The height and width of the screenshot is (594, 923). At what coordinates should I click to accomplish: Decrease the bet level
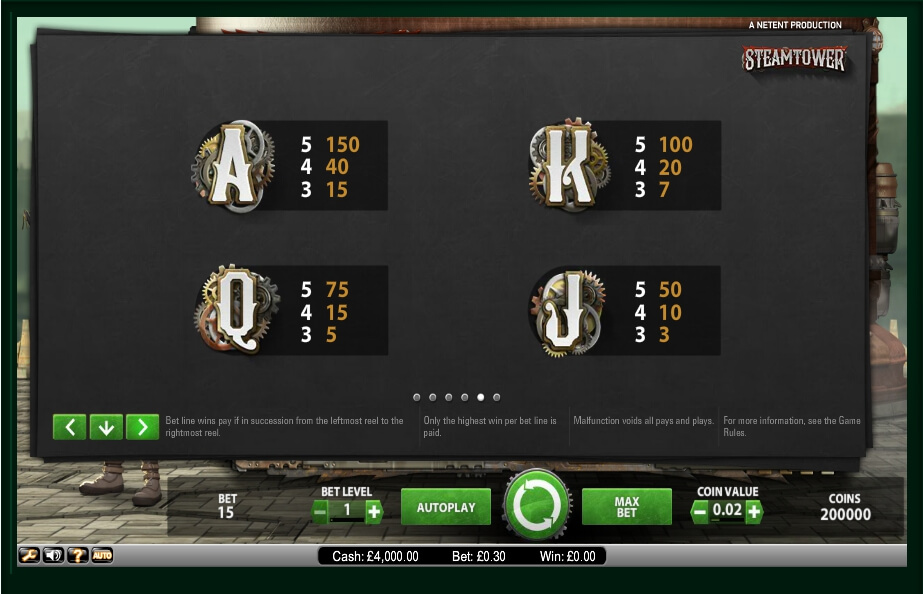tap(320, 512)
